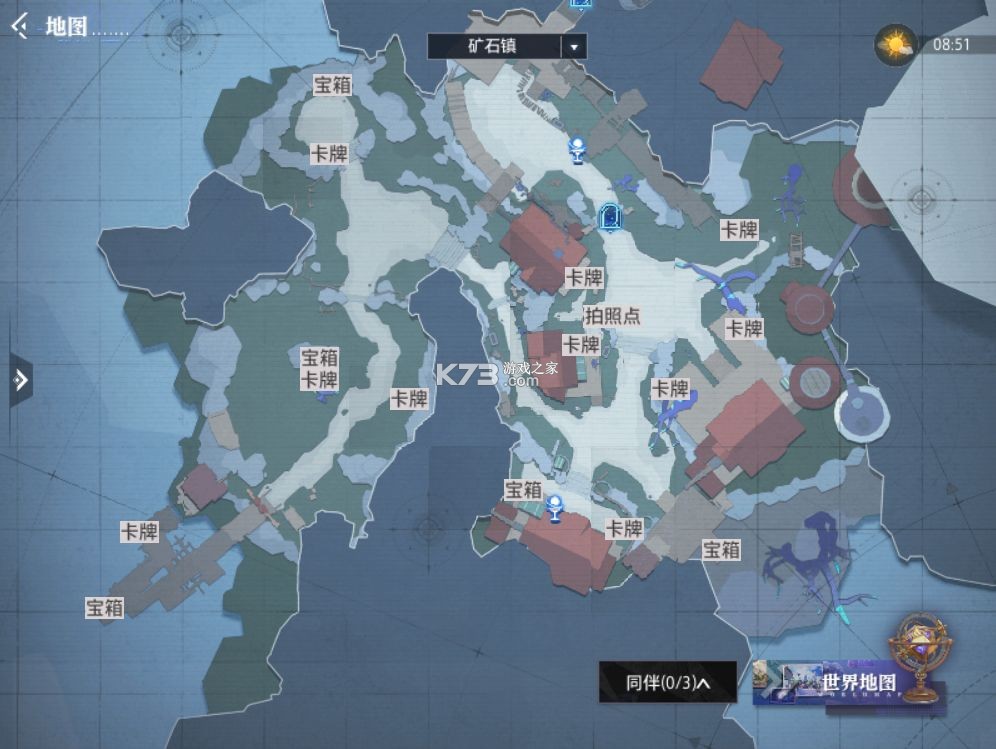The width and height of the screenshot is (996, 749).
Task: Go back using the top-left arrow
Action: pos(19,26)
